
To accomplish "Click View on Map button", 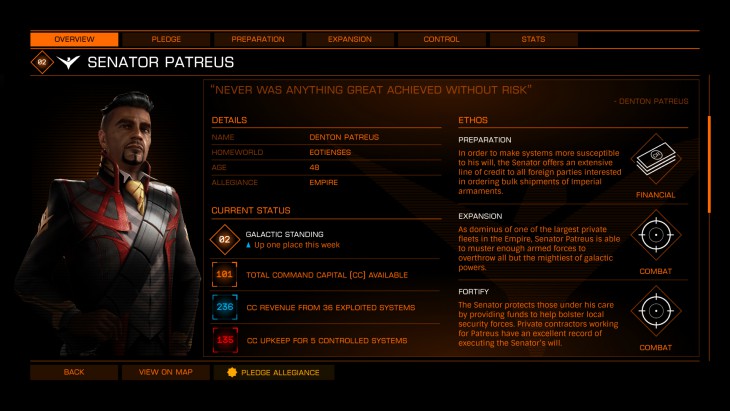I will coord(166,372).
